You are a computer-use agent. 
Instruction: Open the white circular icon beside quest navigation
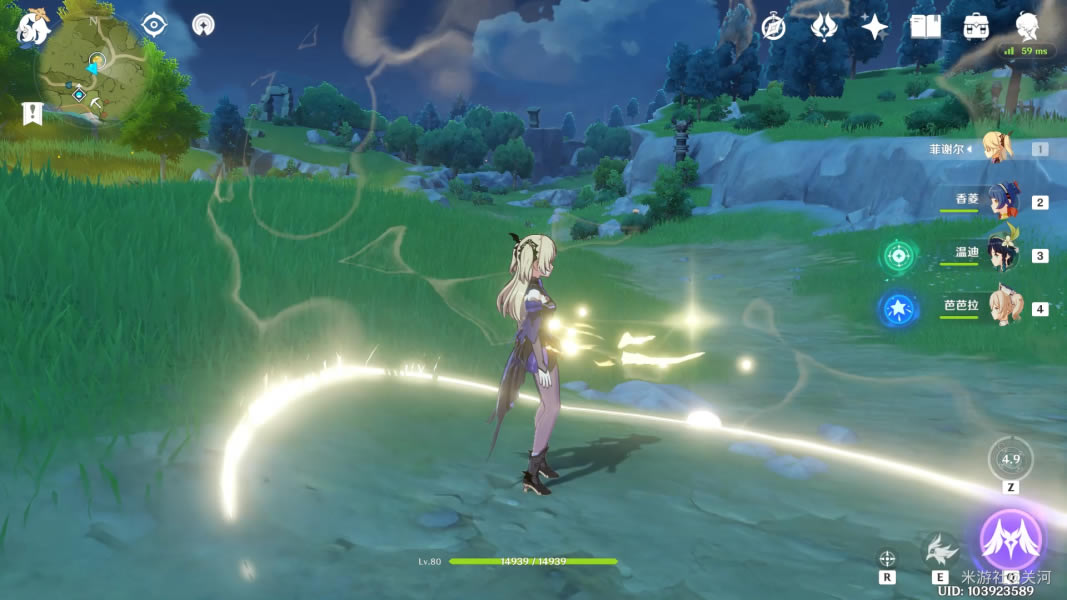point(203,25)
